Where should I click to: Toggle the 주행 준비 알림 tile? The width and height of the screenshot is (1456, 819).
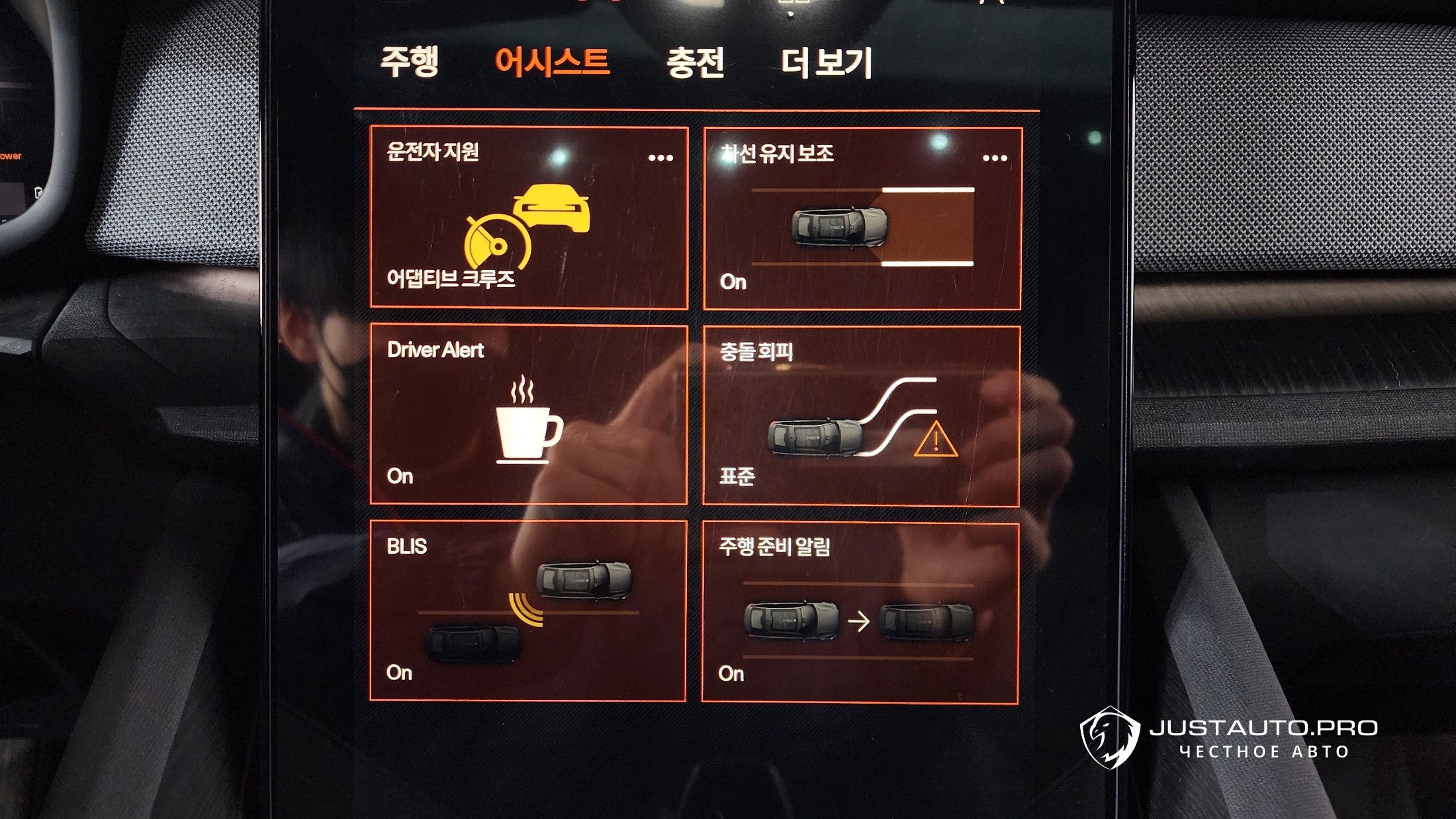click(x=860, y=613)
